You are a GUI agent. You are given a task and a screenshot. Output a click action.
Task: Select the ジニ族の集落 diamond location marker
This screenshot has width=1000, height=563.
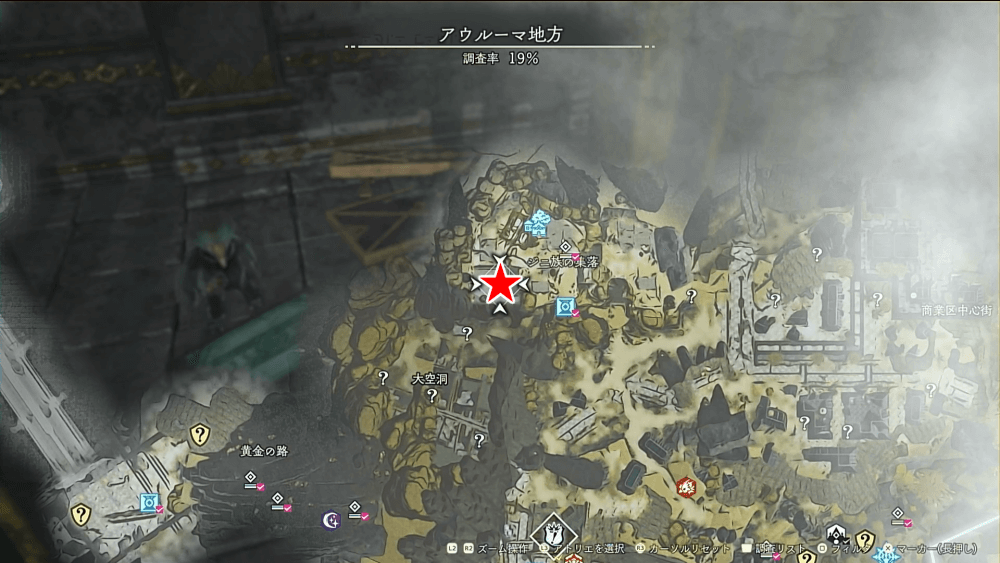(565, 246)
